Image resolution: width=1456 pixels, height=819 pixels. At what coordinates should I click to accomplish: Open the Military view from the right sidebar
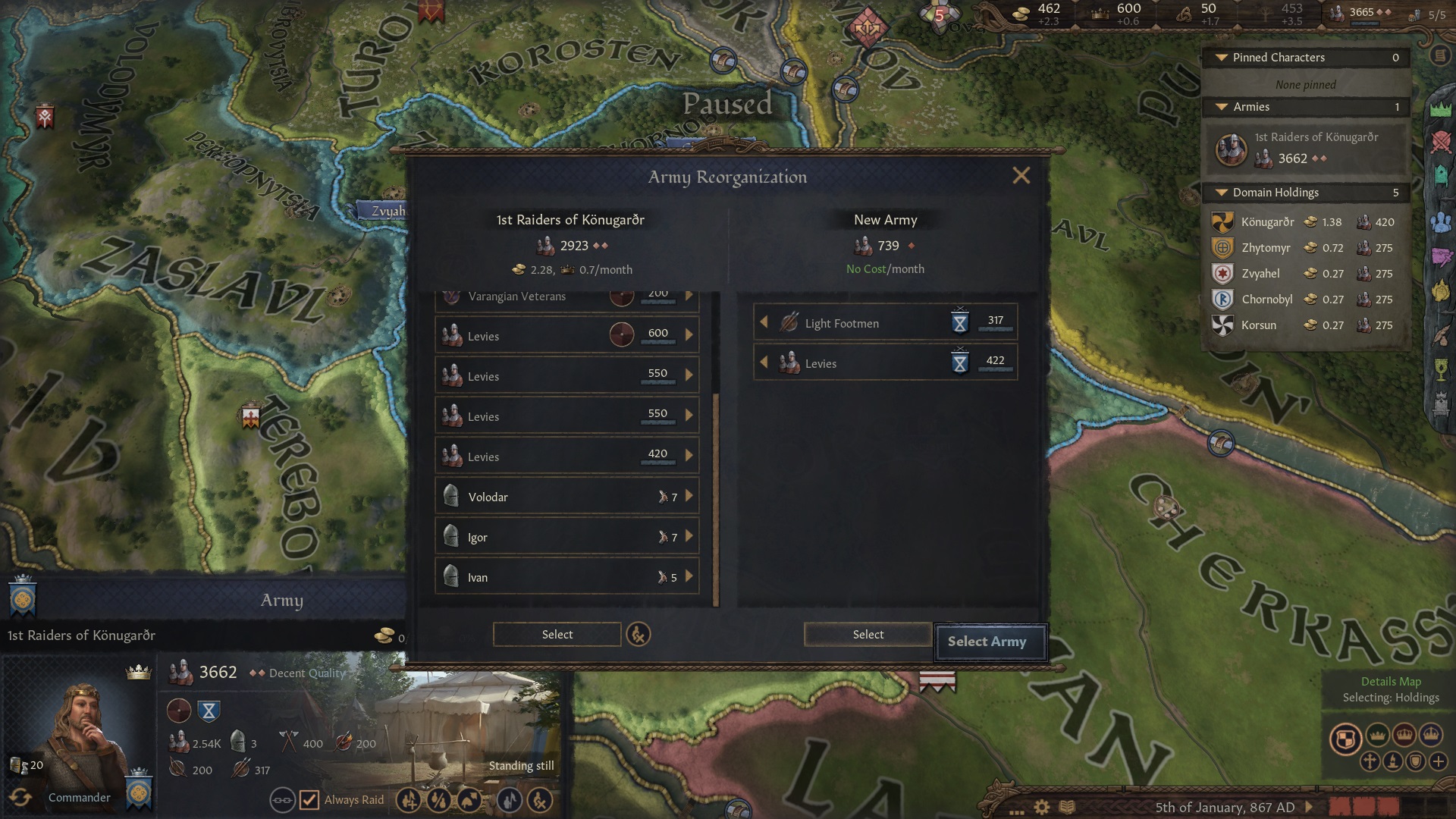click(x=1439, y=142)
